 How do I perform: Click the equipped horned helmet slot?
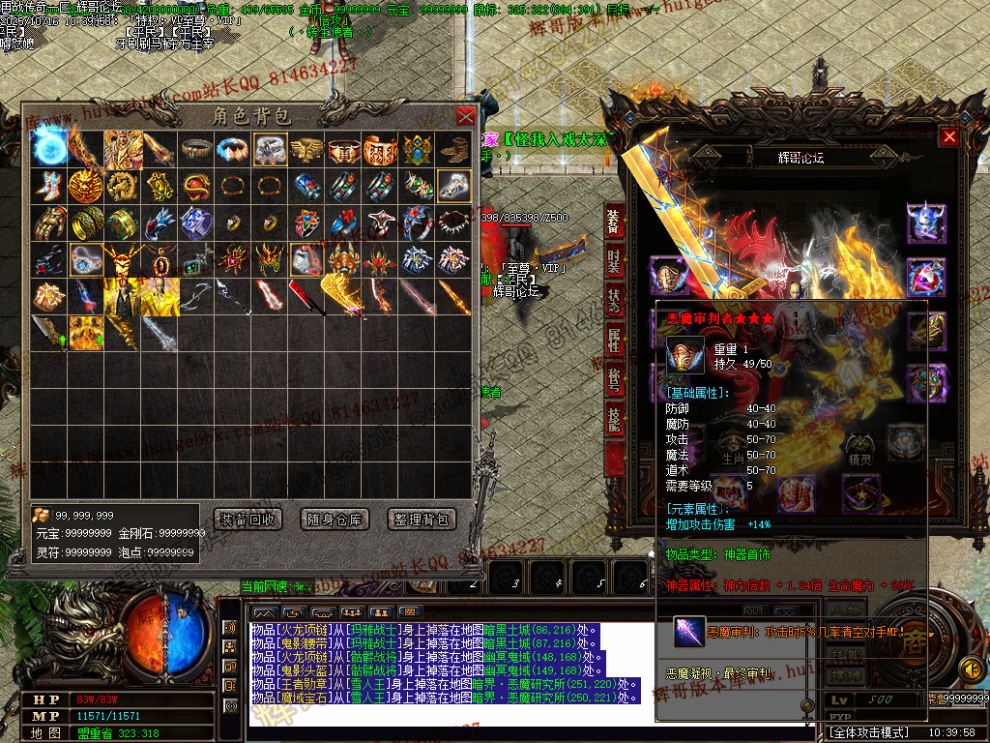pyautogui.click(x=924, y=222)
